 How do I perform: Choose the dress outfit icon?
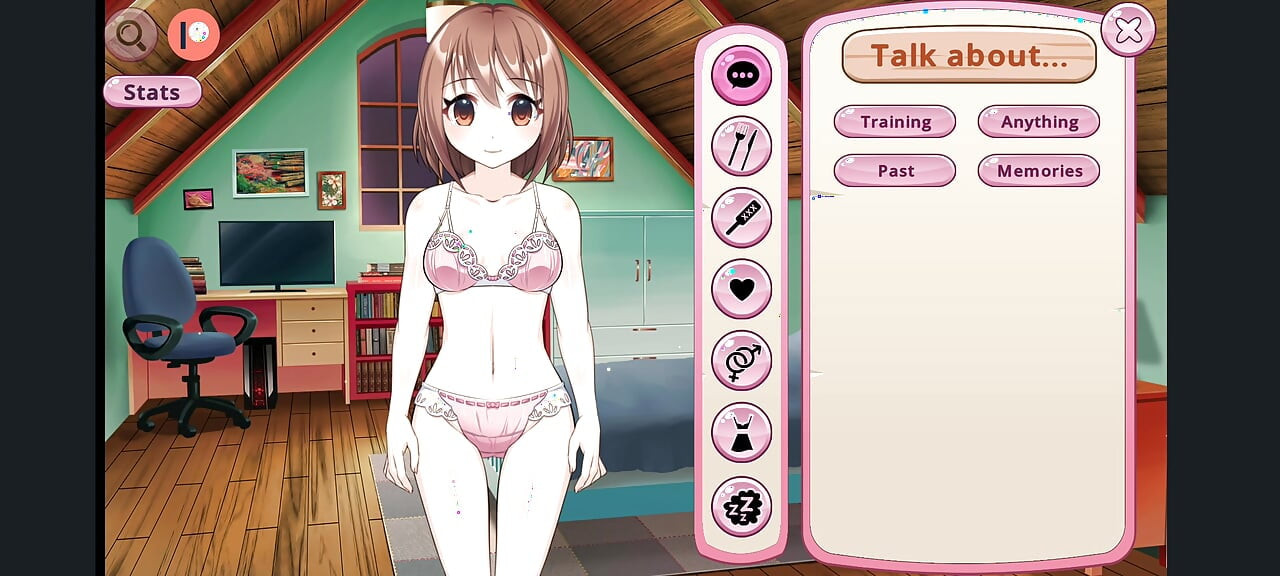(x=741, y=432)
